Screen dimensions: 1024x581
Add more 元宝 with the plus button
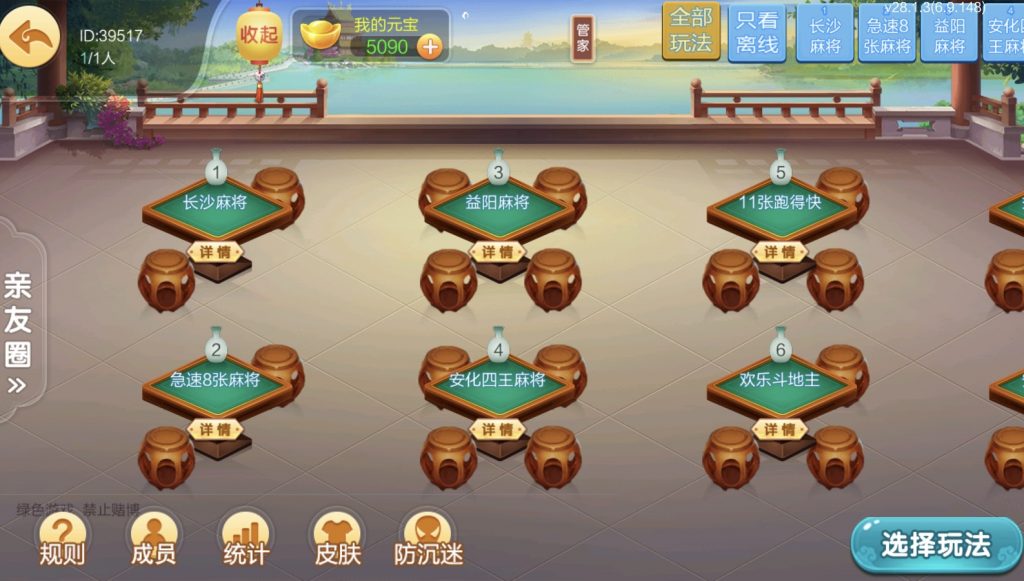(429, 46)
